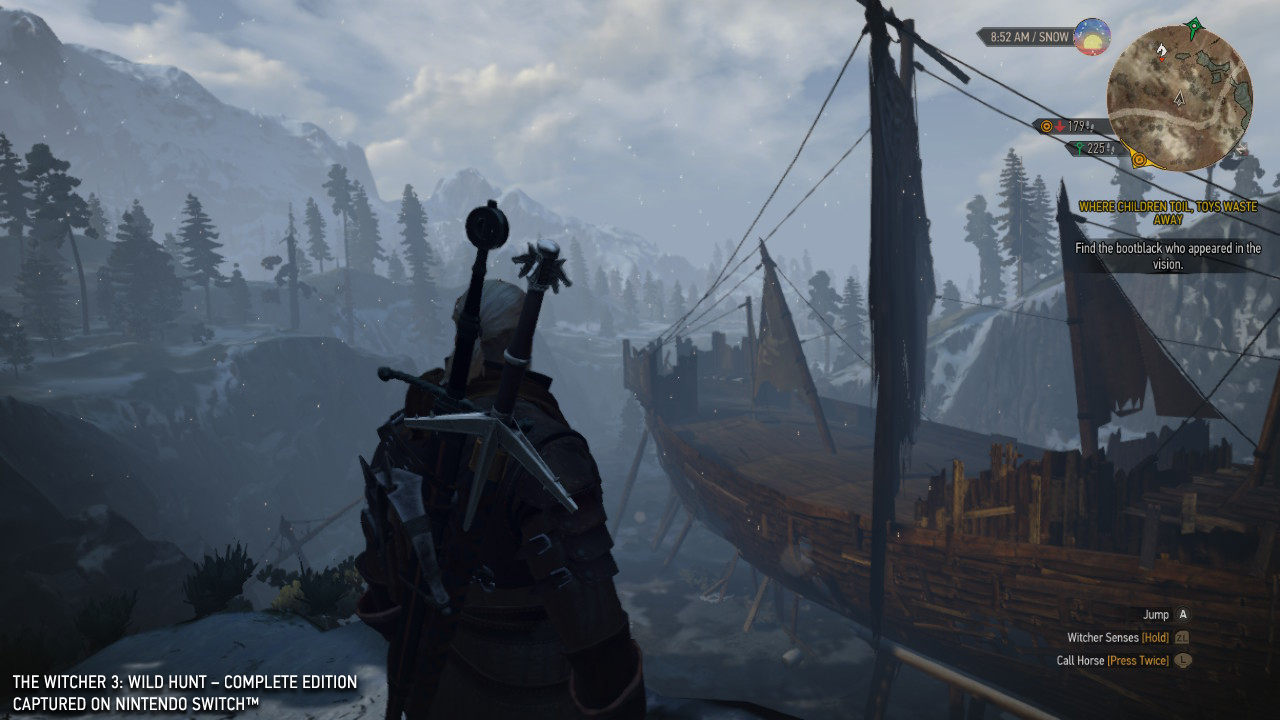Click the yellow quest objective marker on minimap edge

tap(1139, 158)
